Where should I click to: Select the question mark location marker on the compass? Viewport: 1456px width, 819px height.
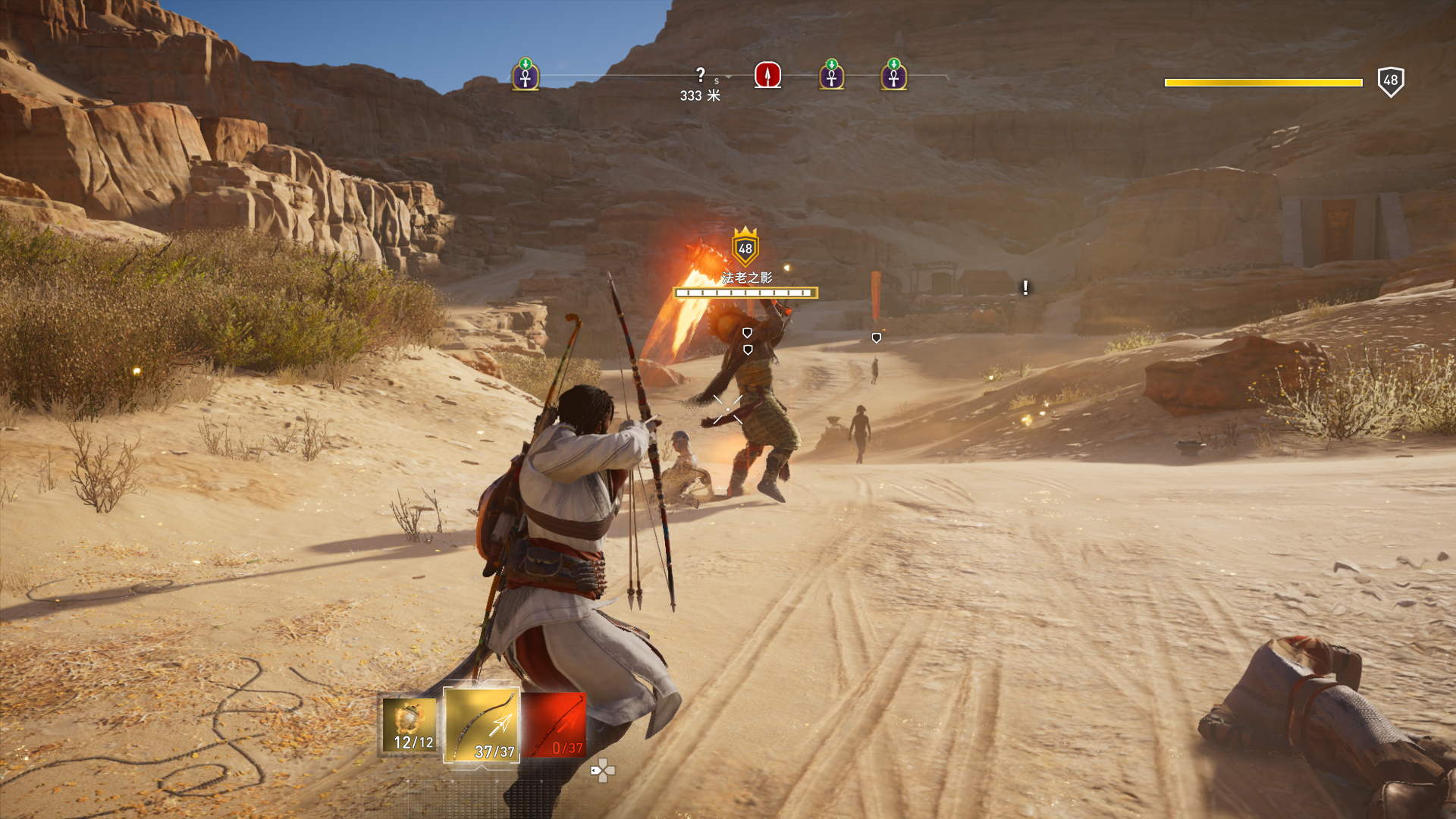[700, 75]
